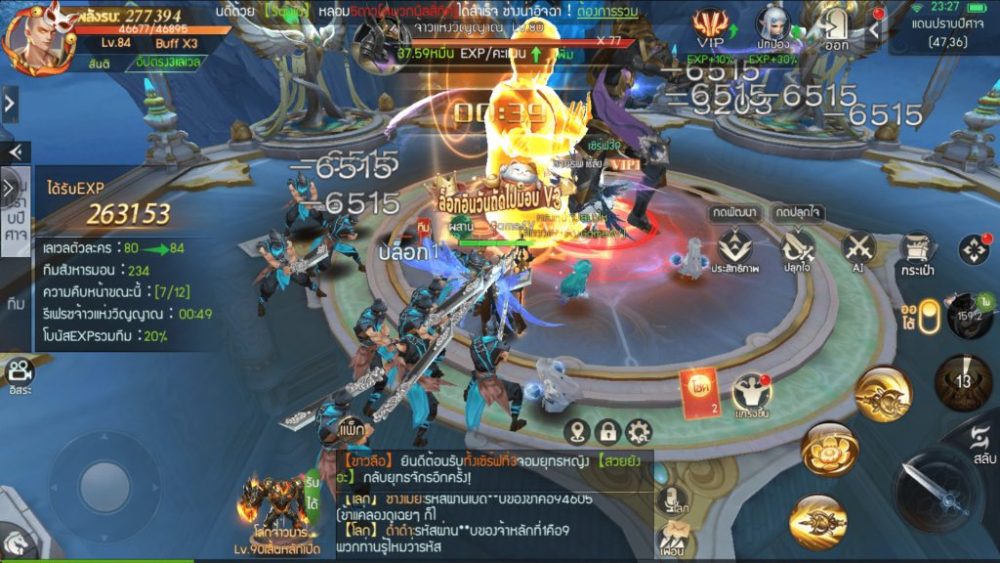
Task: Open the VIP menu
Action: coord(710,26)
